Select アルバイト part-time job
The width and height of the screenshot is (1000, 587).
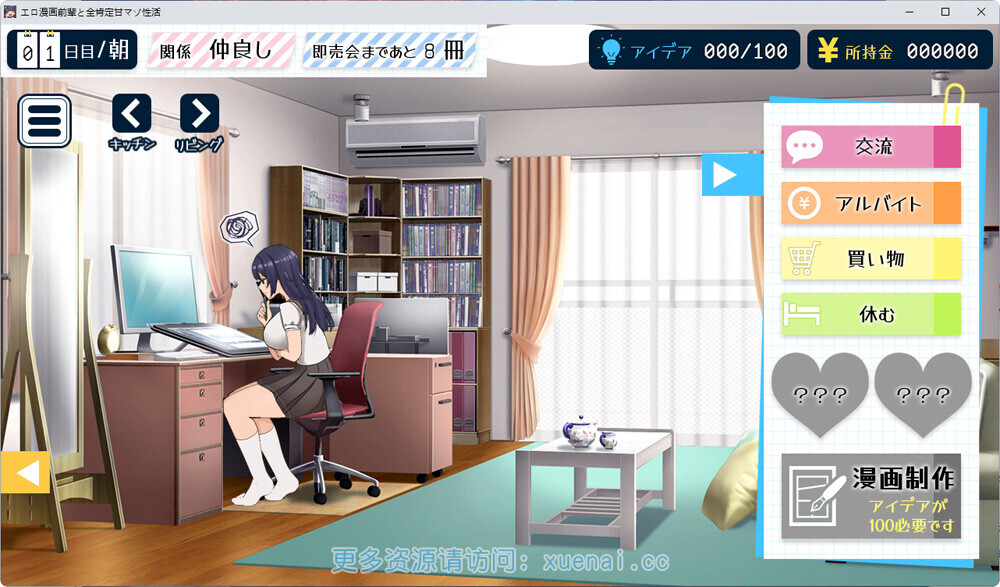pos(870,203)
